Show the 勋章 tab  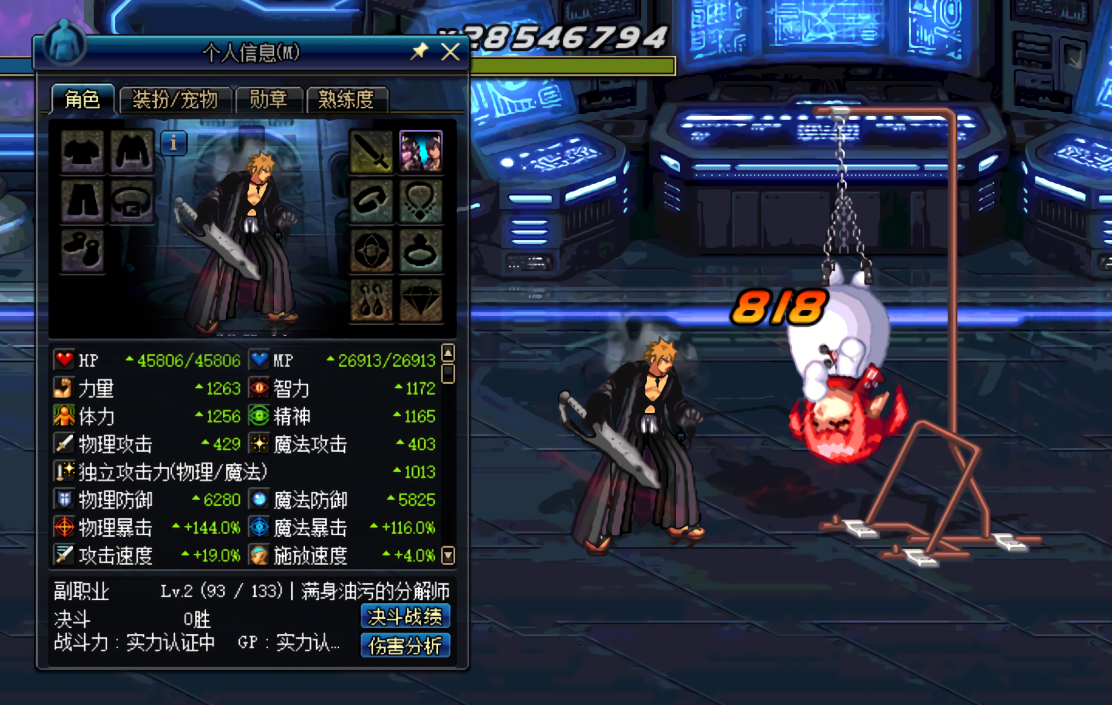(x=268, y=99)
